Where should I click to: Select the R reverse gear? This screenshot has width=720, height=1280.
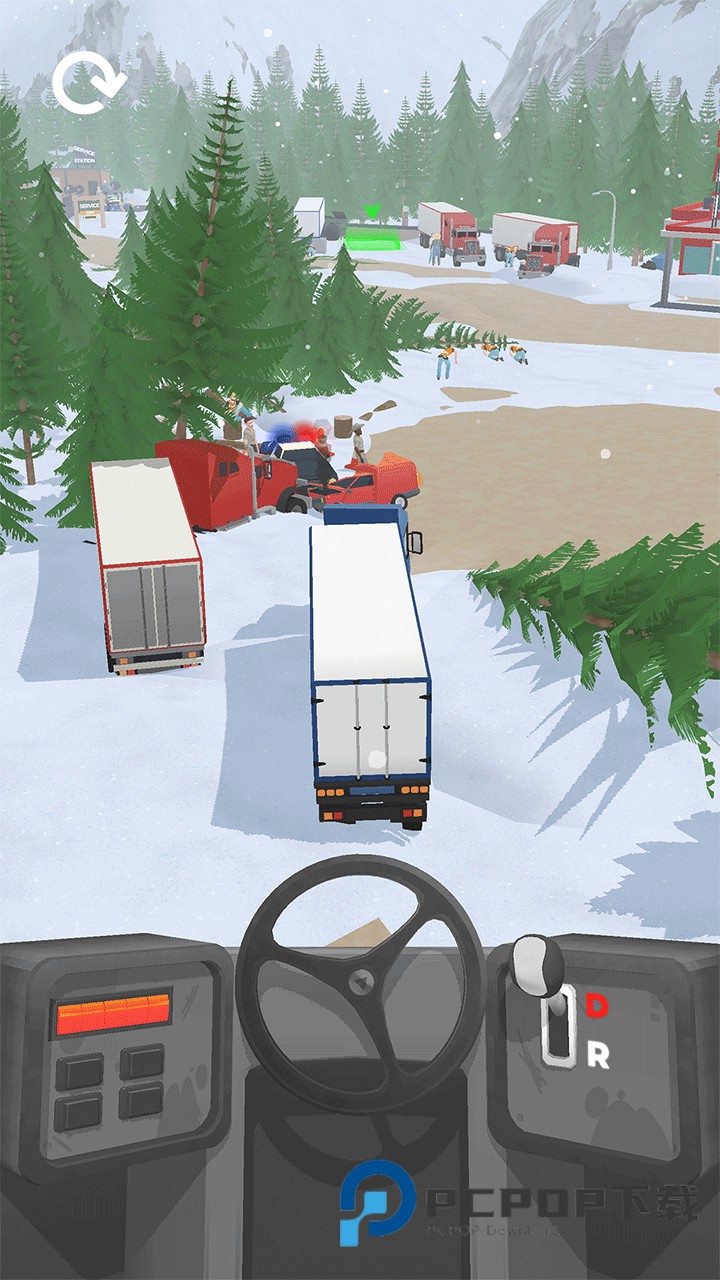pyautogui.click(x=598, y=1055)
